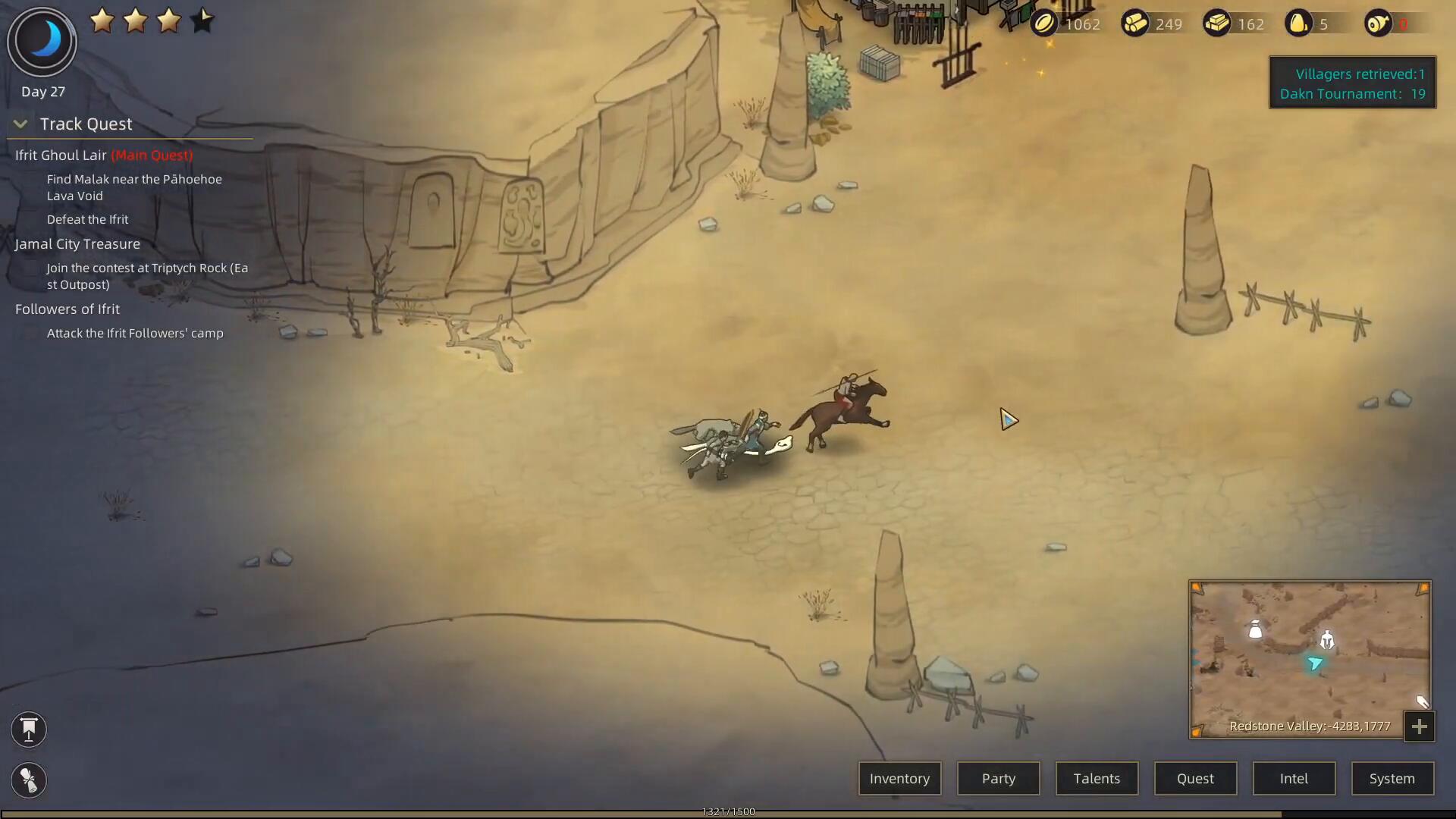The width and height of the screenshot is (1456, 819).
Task: Click the helmet marker on the minimap
Action: pos(1326,641)
